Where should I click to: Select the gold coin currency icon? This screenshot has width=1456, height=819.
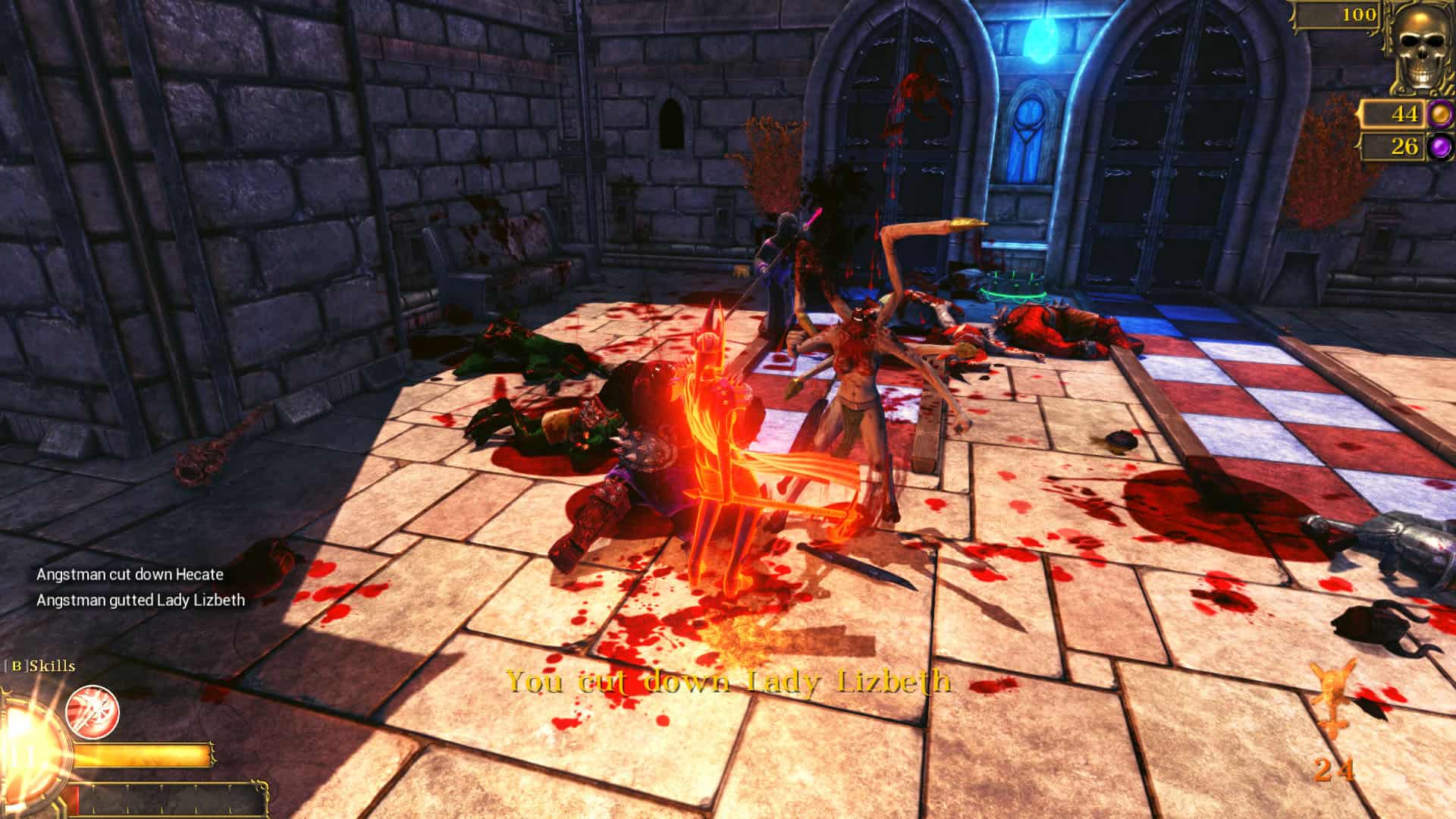click(x=1439, y=115)
